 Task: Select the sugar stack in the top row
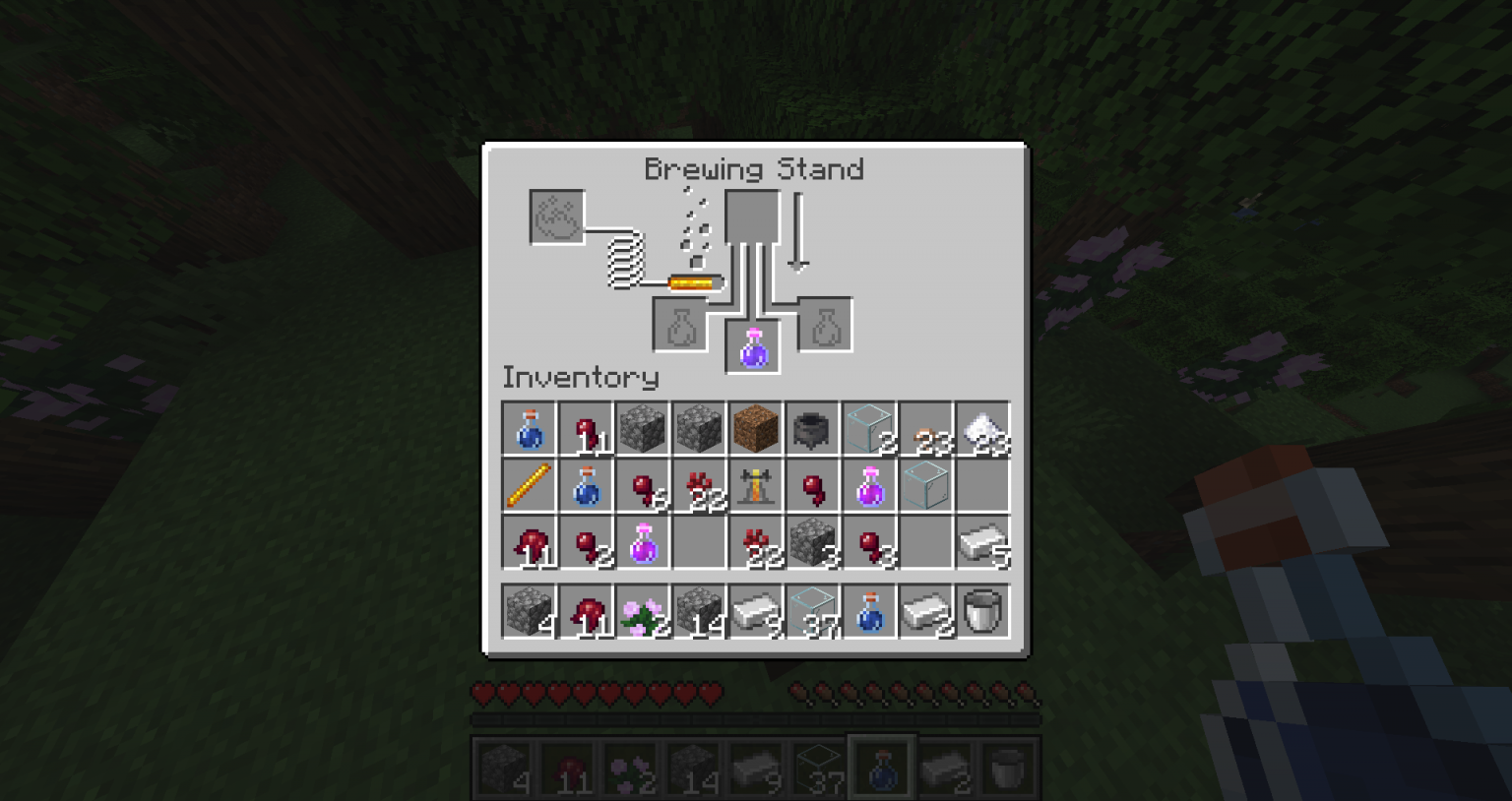point(983,428)
